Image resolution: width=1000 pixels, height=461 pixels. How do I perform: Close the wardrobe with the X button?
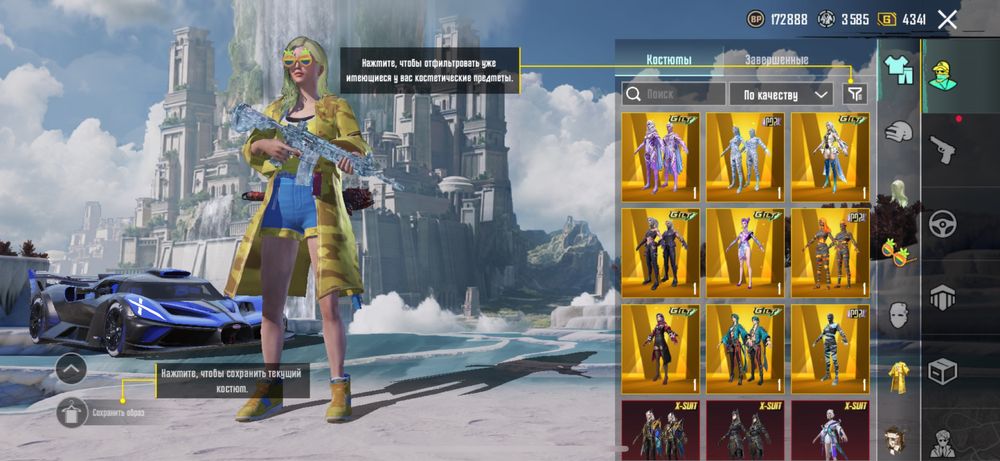(947, 19)
